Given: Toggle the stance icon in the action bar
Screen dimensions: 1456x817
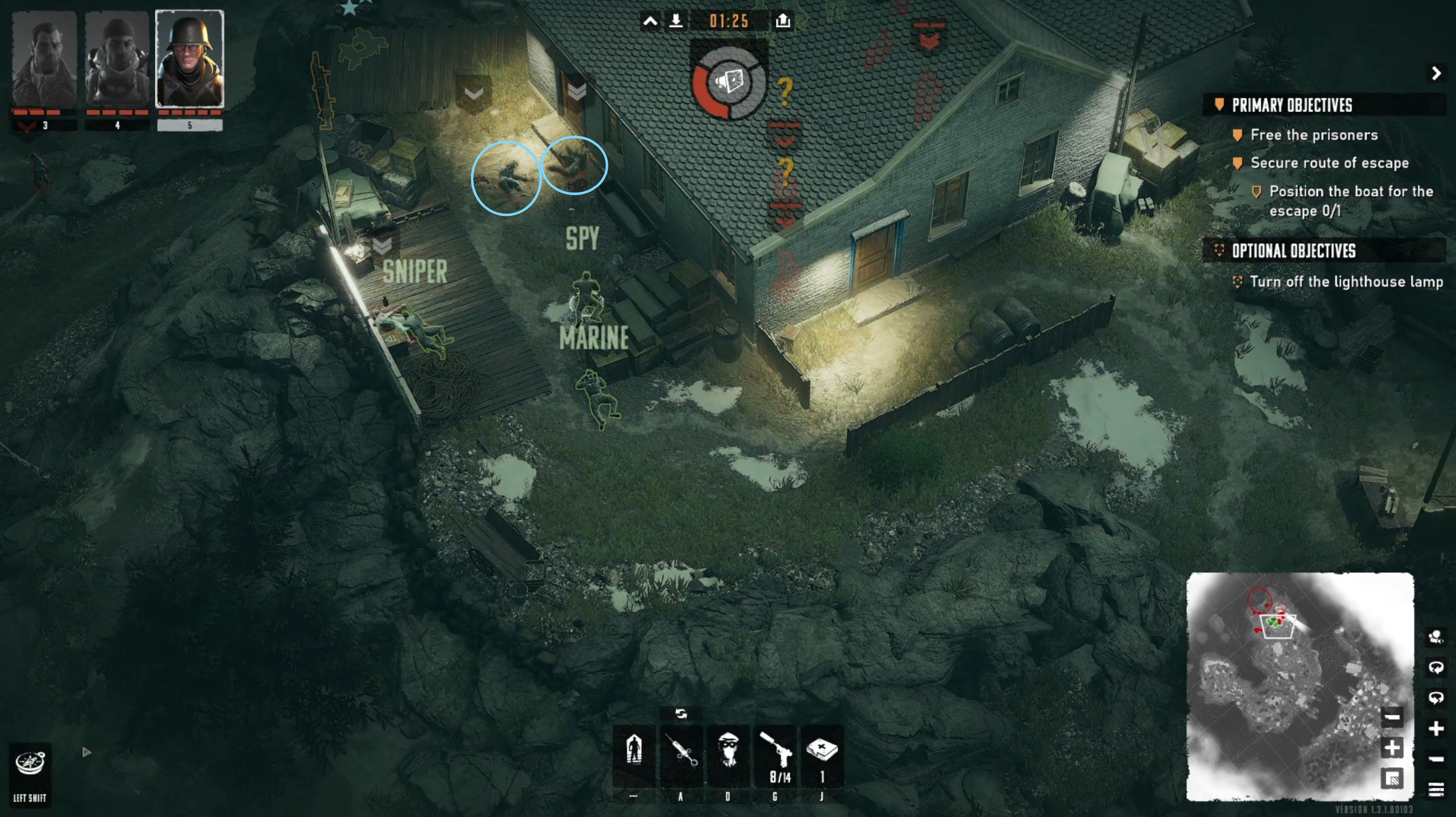Looking at the screenshot, I should tap(634, 751).
